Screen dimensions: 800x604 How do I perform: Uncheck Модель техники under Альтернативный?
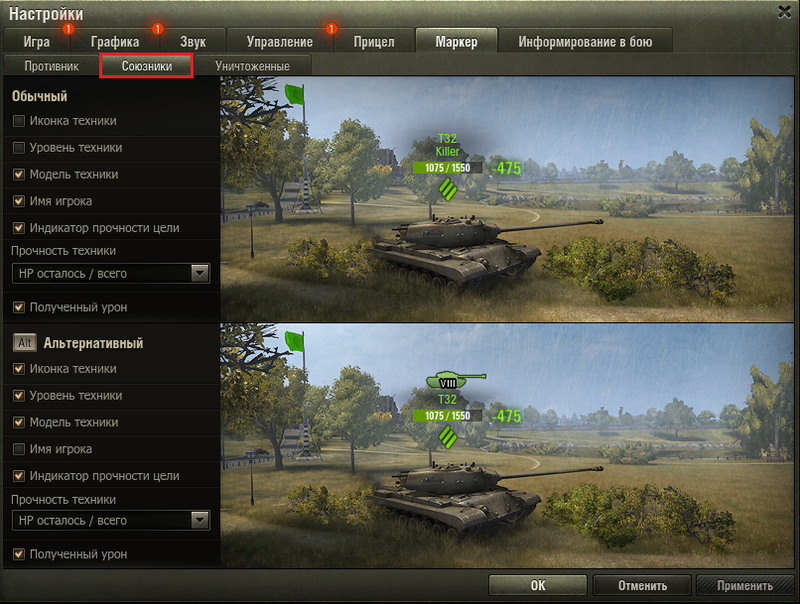(19, 422)
